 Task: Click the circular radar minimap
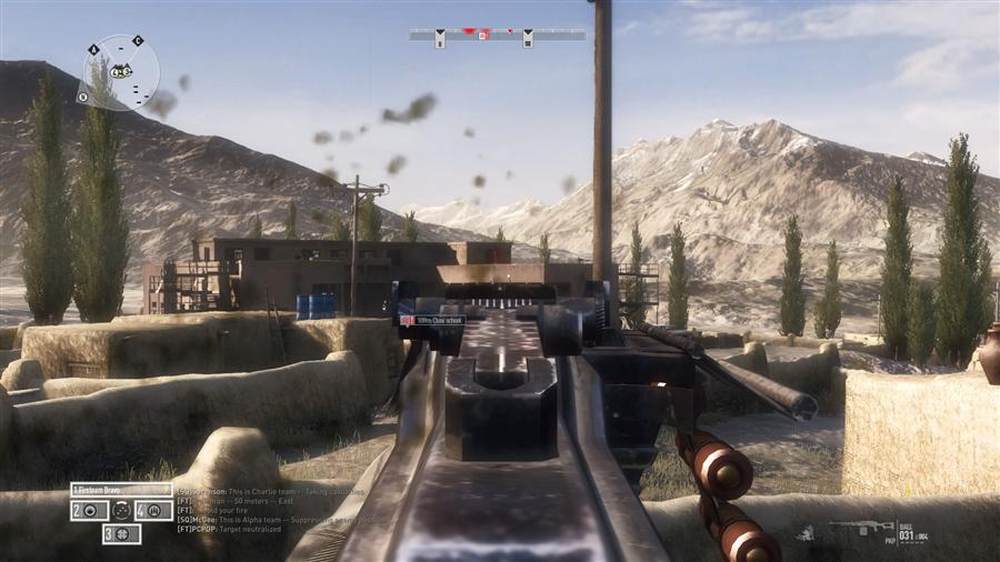click(x=121, y=72)
